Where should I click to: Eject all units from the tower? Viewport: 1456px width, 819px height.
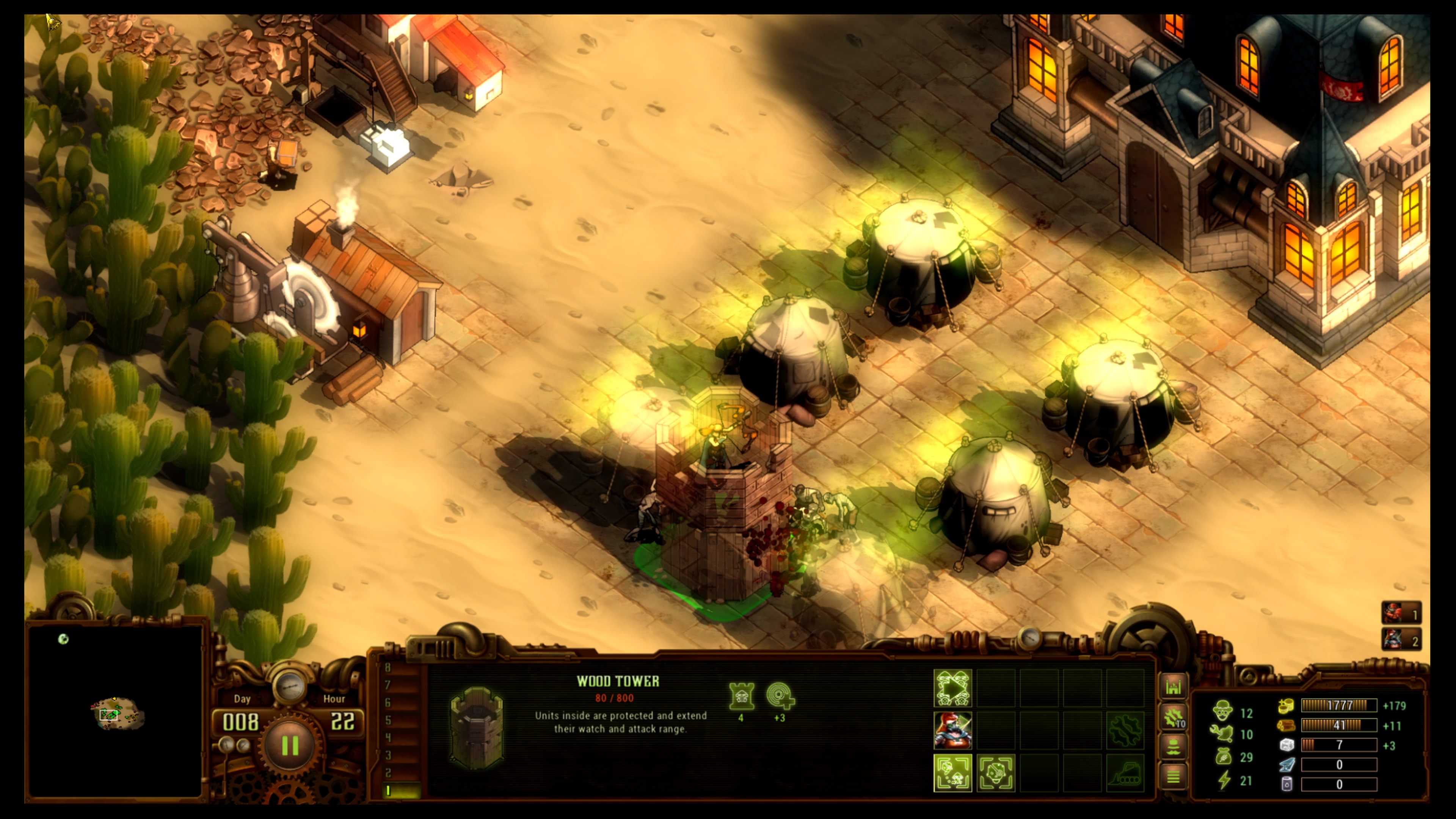click(x=952, y=689)
